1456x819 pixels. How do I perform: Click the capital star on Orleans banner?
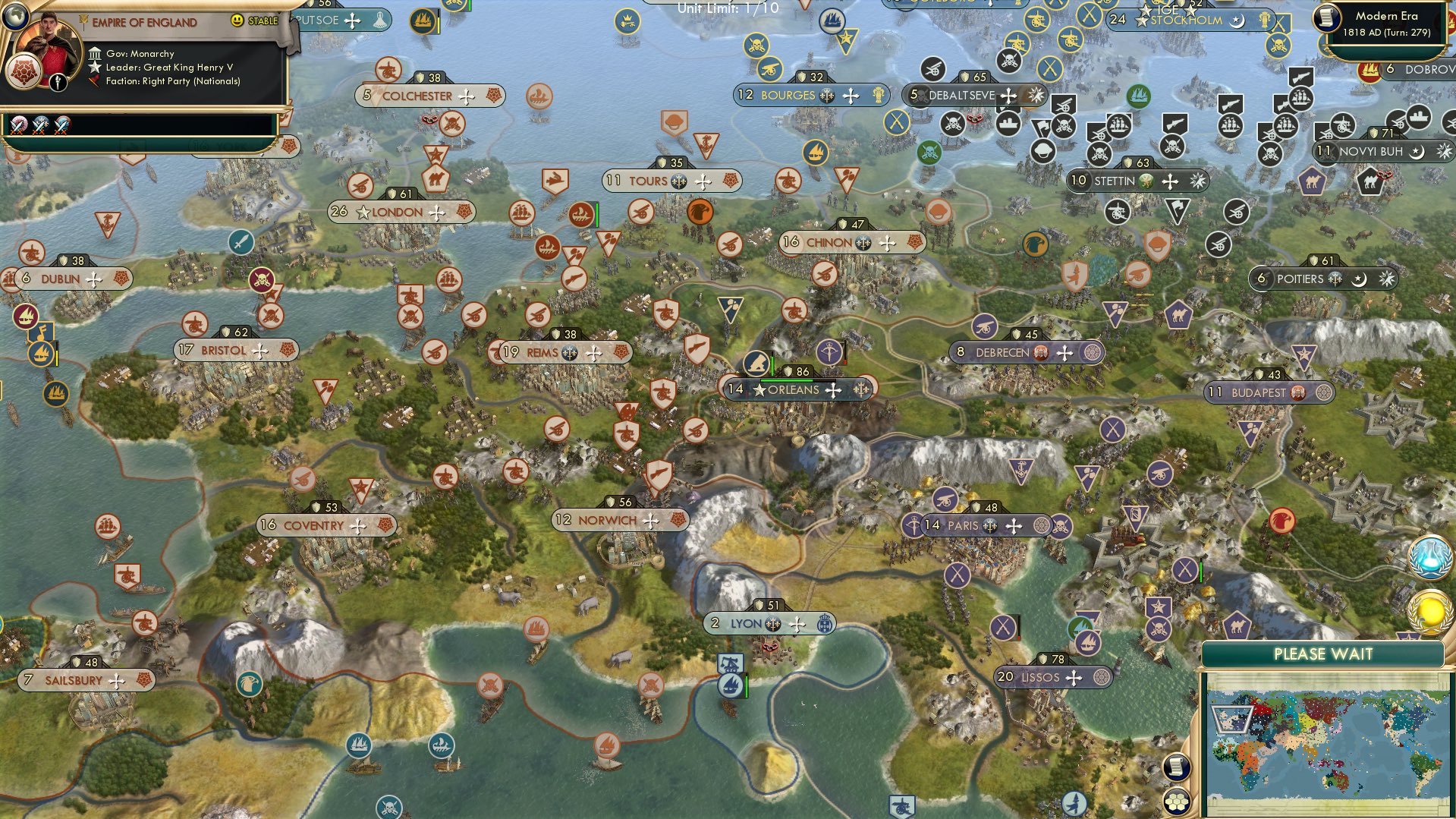click(x=758, y=389)
